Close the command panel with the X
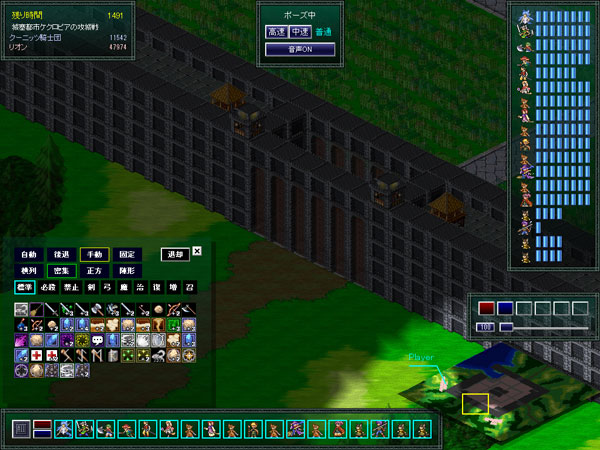The height and width of the screenshot is (450, 600). coord(197,251)
